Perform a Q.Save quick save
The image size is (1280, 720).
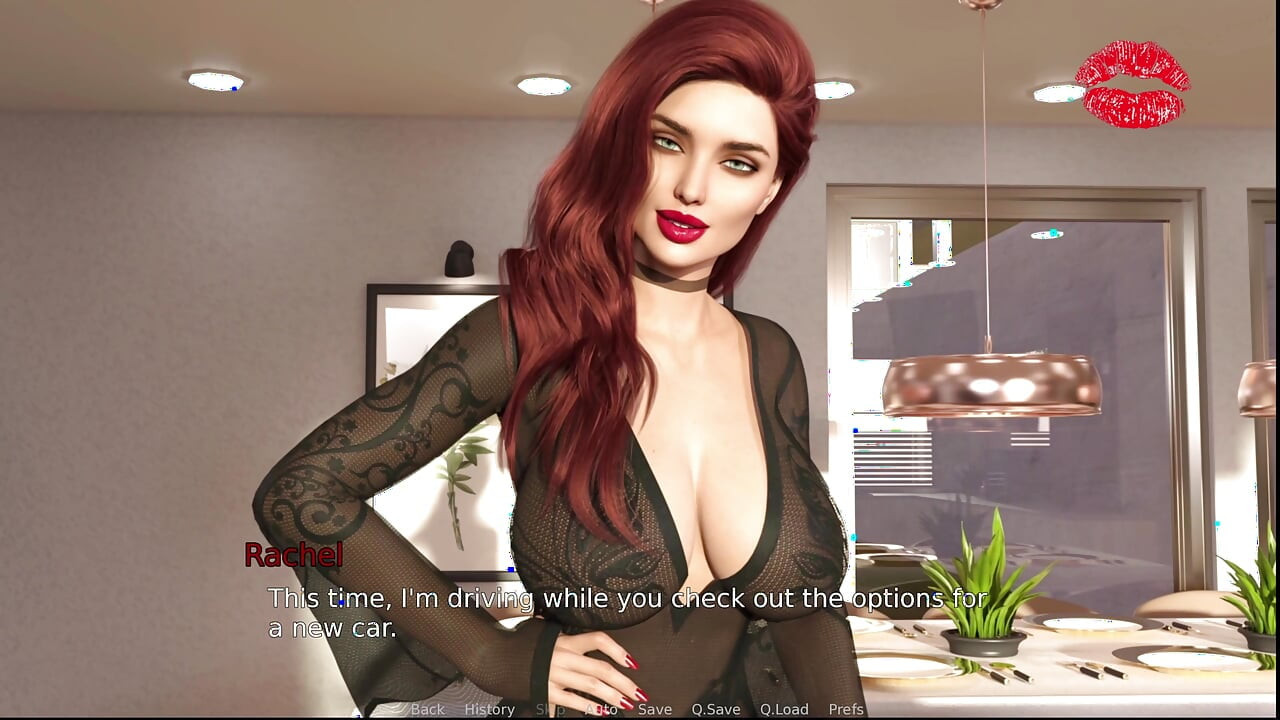[716, 709]
